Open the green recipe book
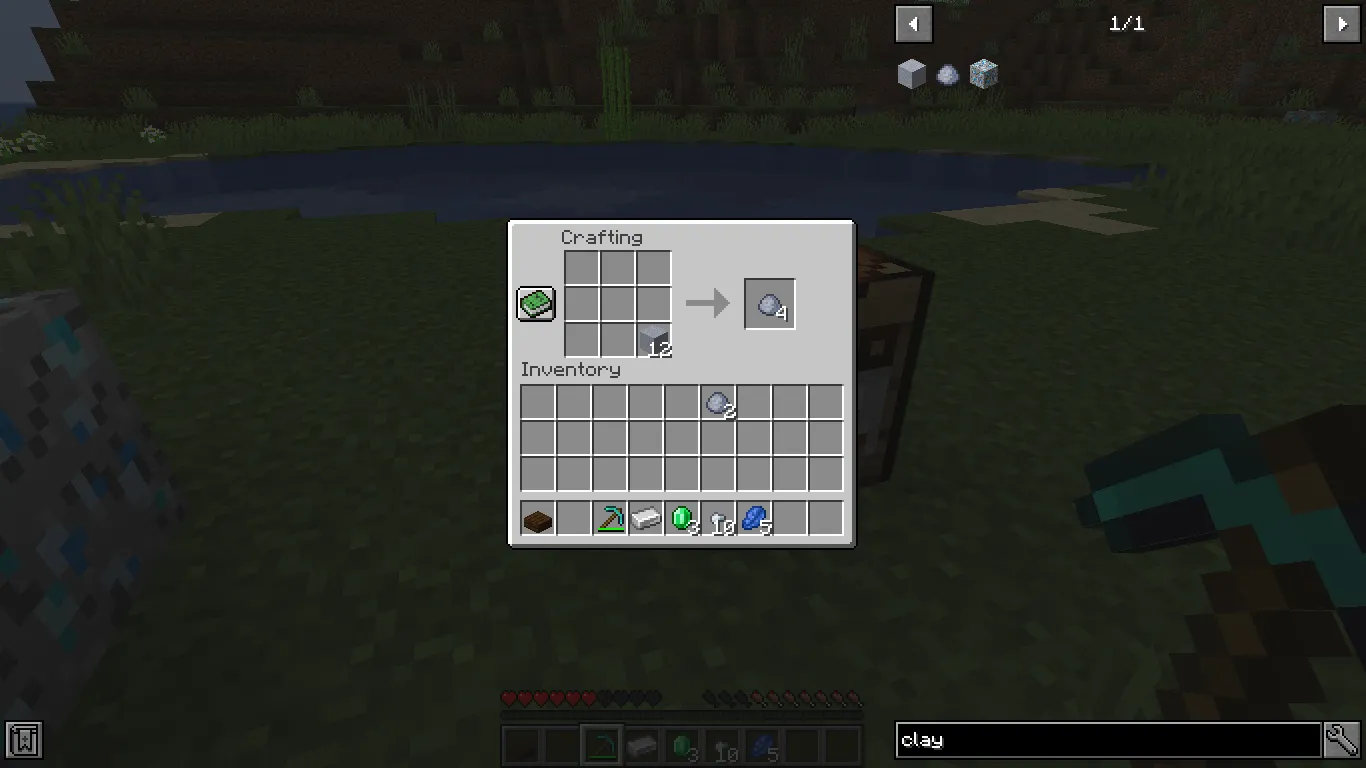Image resolution: width=1366 pixels, height=768 pixels. pyautogui.click(x=535, y=303)
